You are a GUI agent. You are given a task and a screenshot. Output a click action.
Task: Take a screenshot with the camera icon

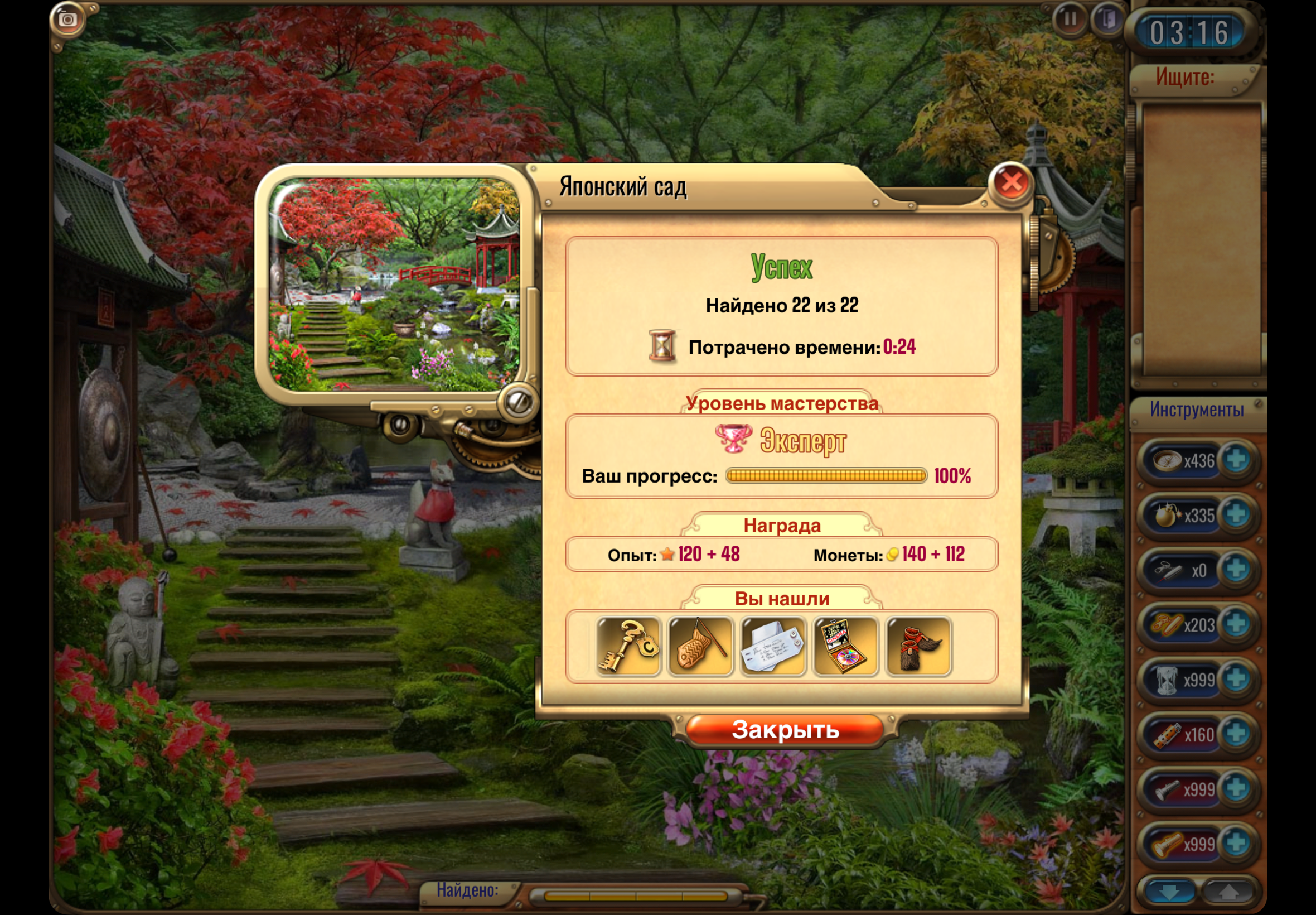click(67, 20)
